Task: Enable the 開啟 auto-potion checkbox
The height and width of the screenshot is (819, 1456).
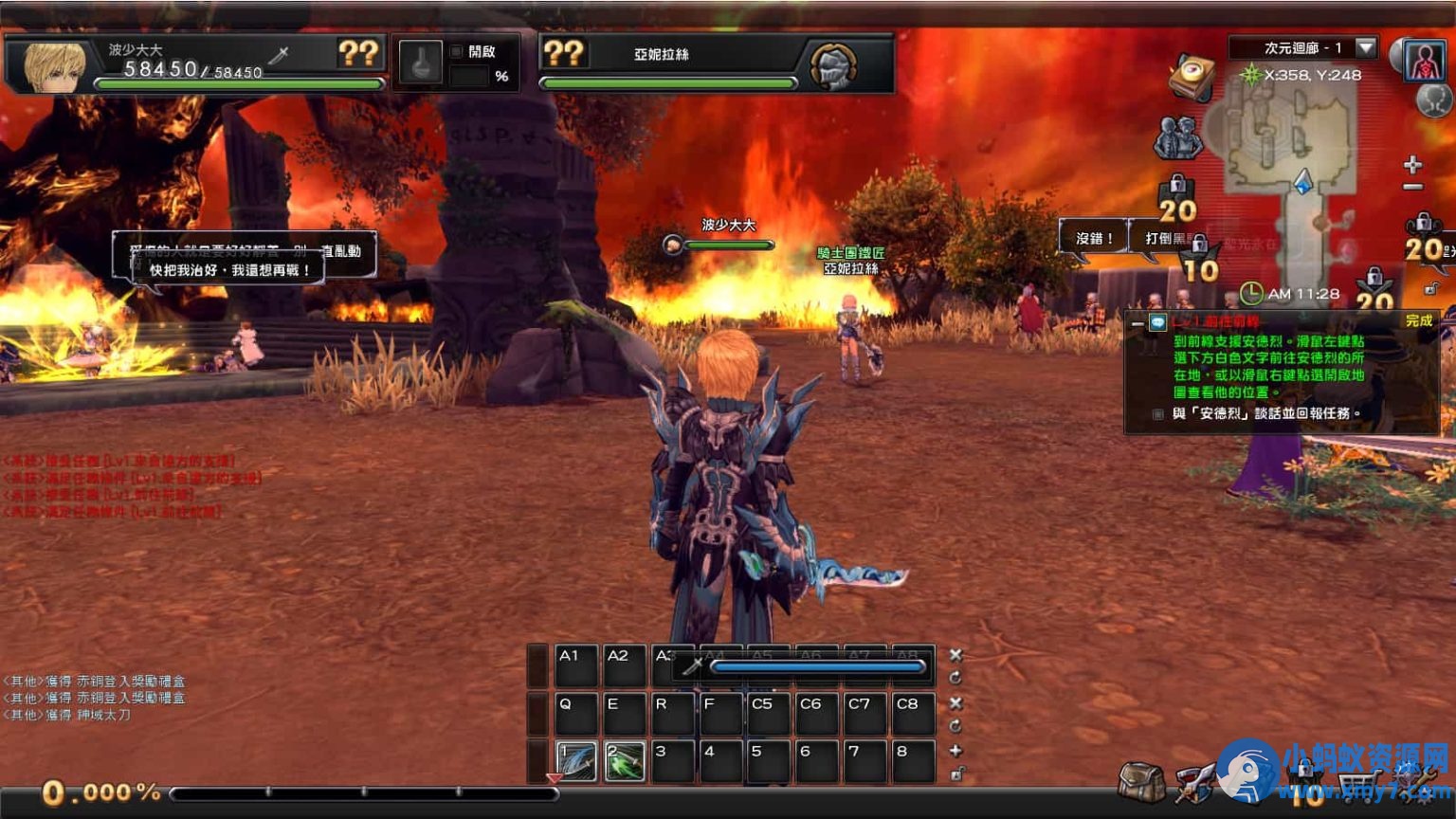Action: point(456,51)
